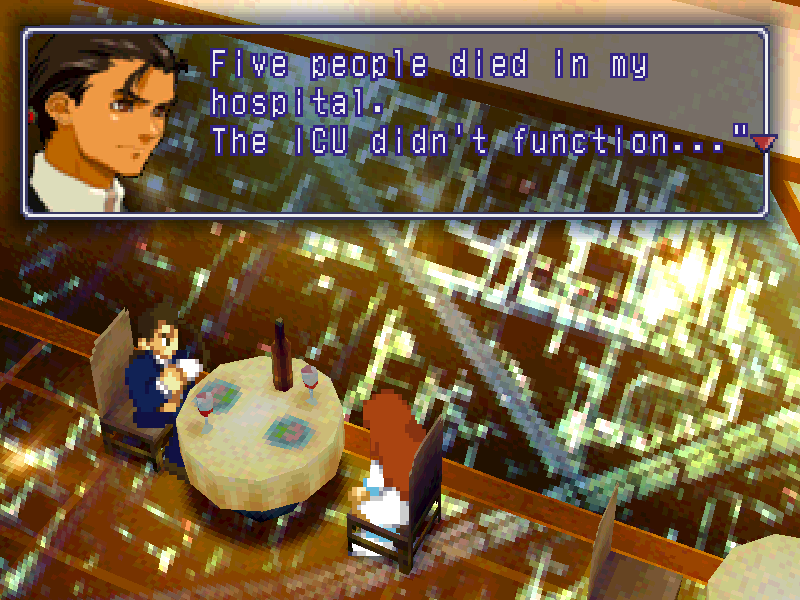Advance dialogue with the red arrow indicator
Viewport: 800px width, 600px height.
point(763,144)
